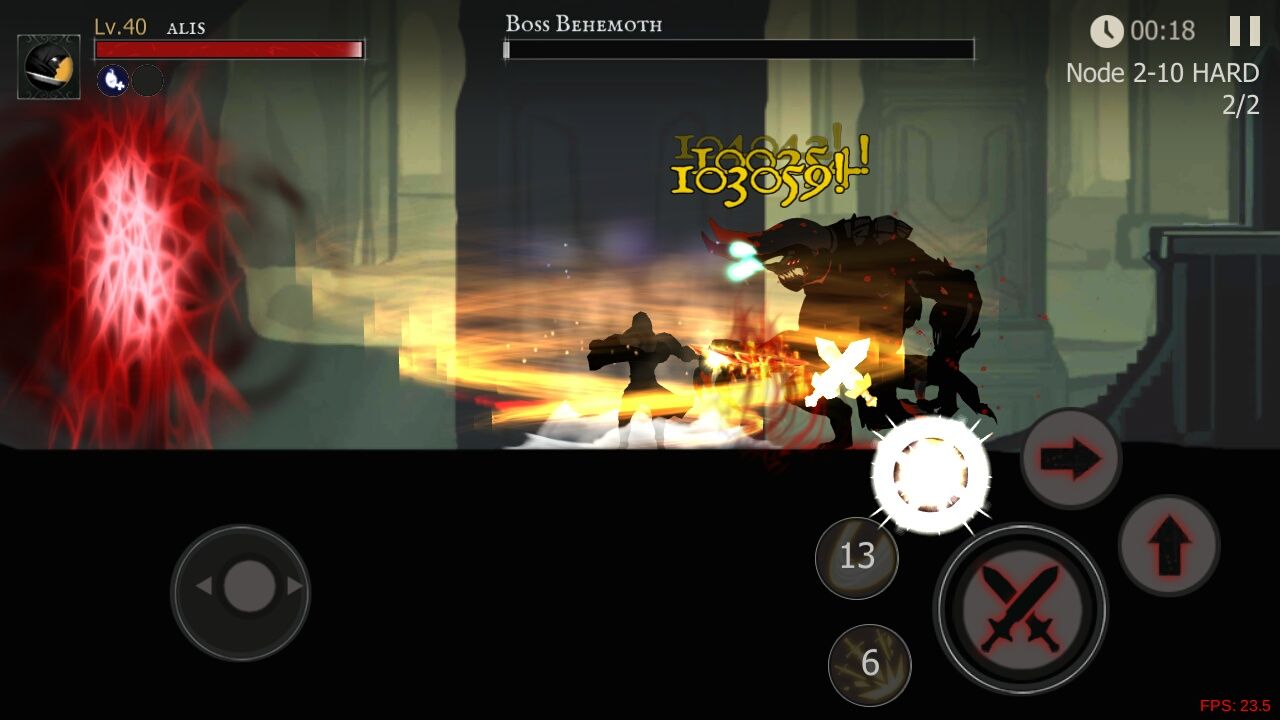The height and width of the screenshot is (720, 1280).
Task: Select the Alis character portrait
Action: [x=49, y=67]
